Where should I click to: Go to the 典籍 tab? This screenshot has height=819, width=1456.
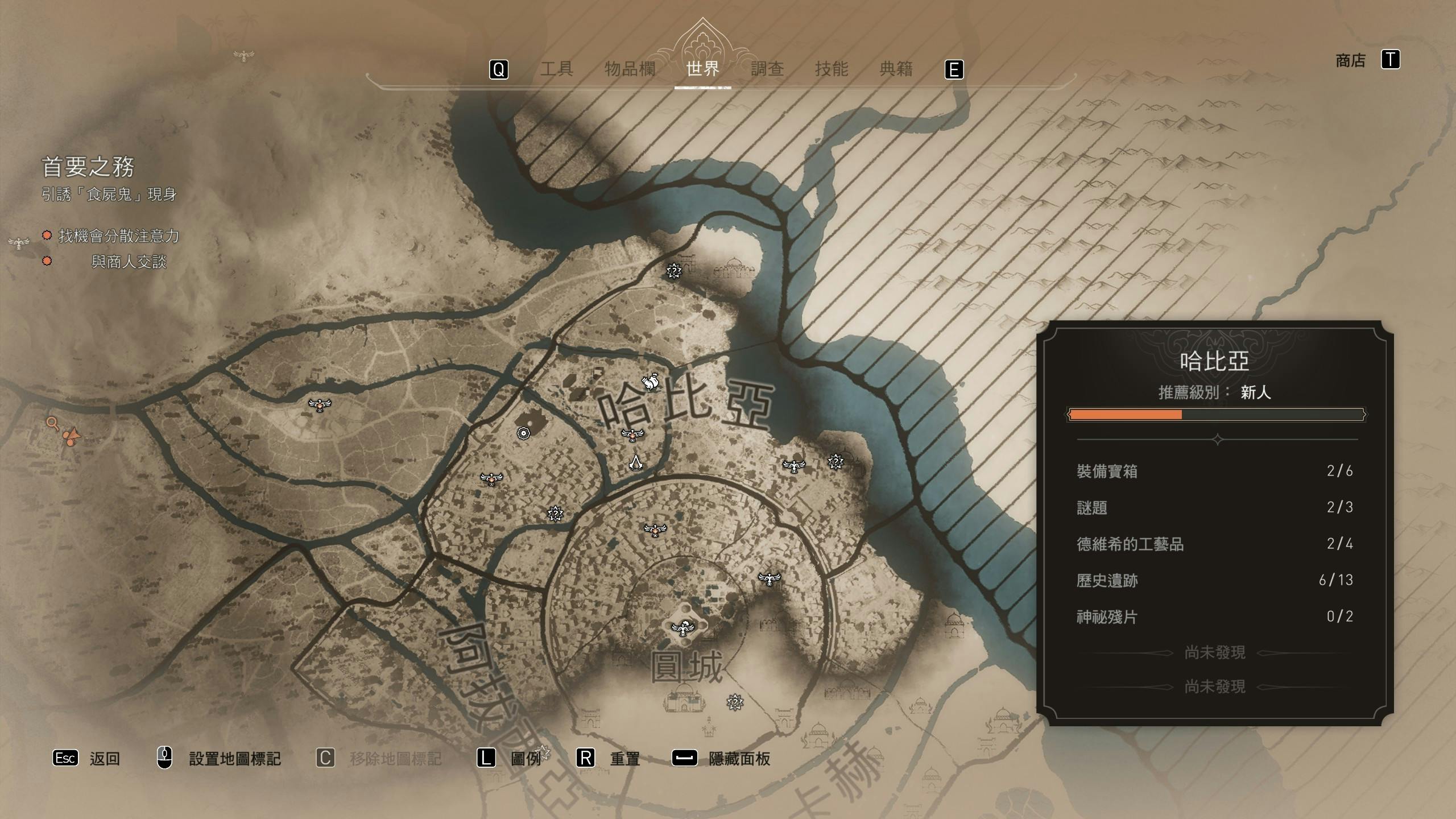coord(896,69)
